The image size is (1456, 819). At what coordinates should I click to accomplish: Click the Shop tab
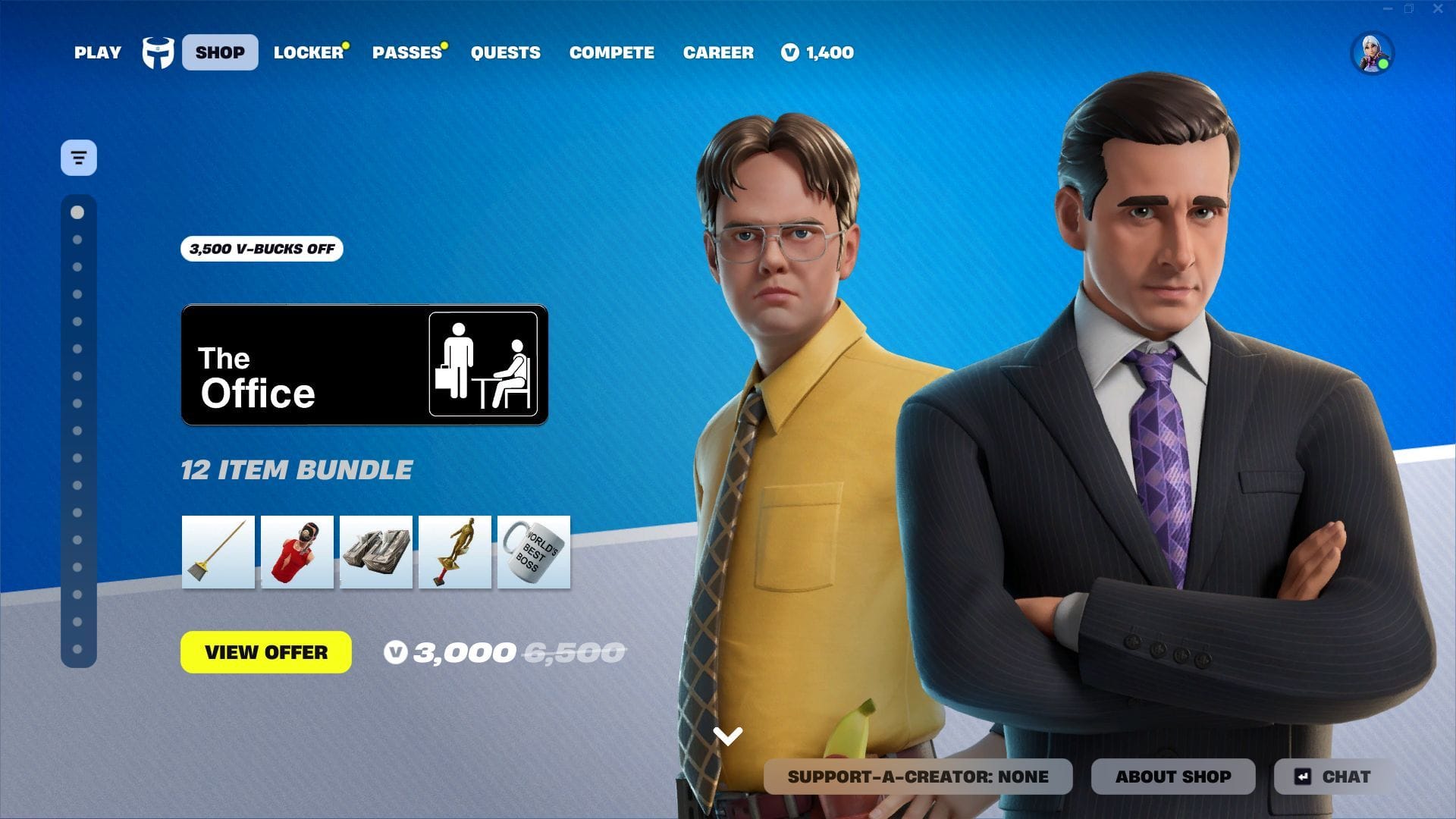(220, 52)
